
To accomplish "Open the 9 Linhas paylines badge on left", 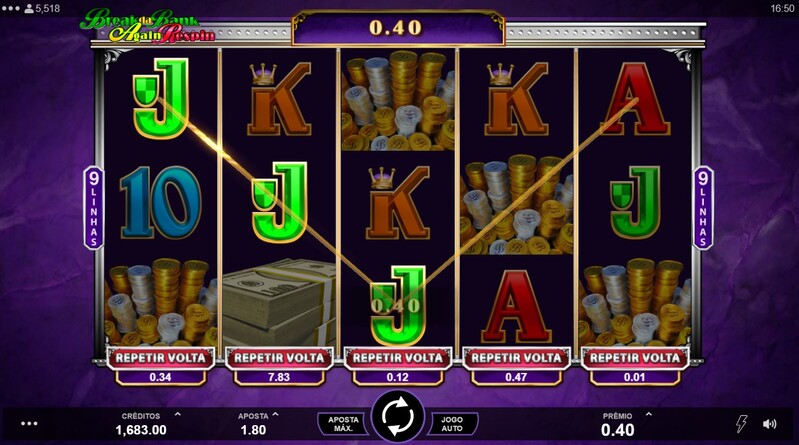I will [94, 207].
